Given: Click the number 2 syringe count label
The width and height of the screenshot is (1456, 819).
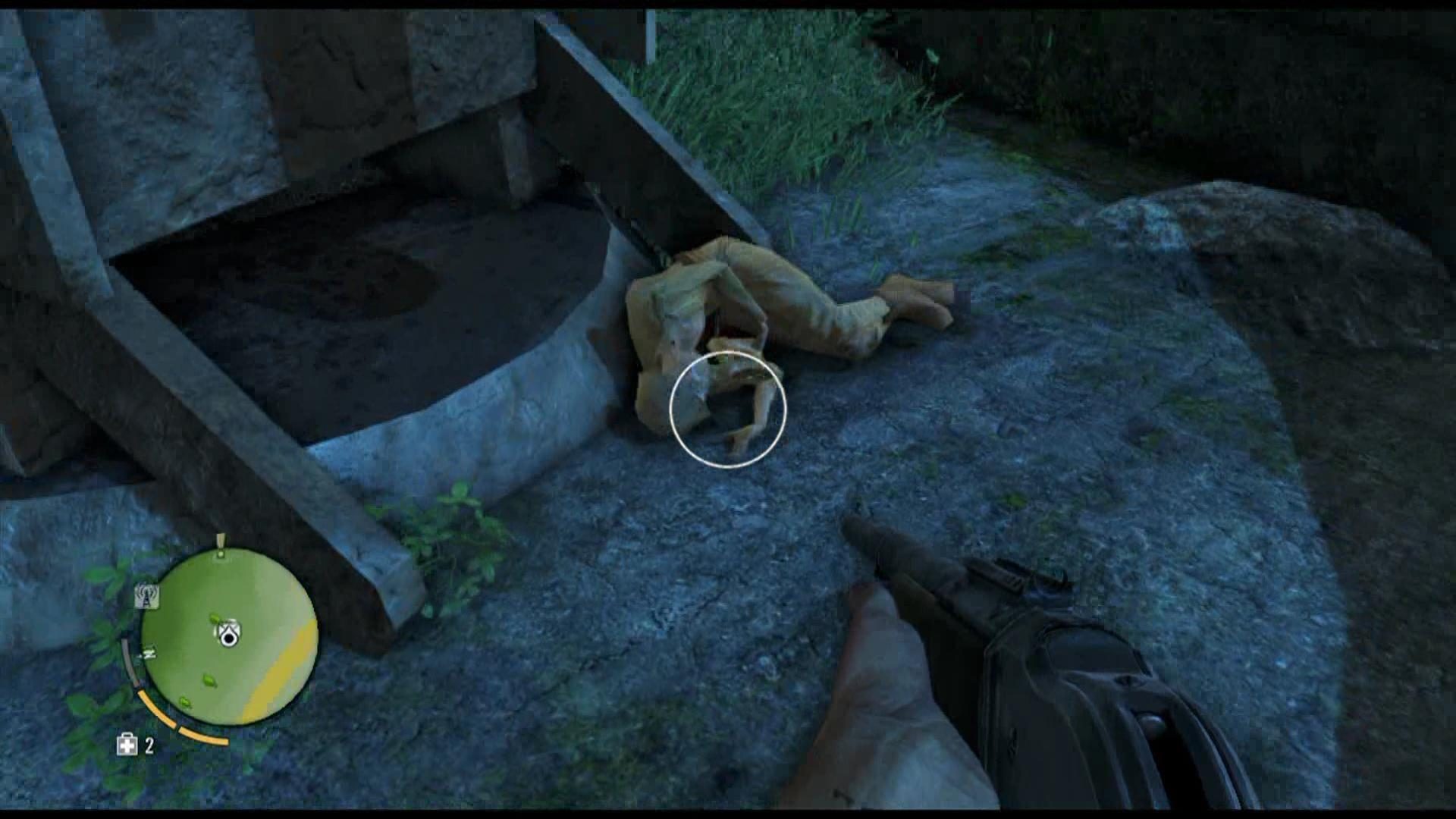Looking at the screenshot, I should tap(149, 746).
